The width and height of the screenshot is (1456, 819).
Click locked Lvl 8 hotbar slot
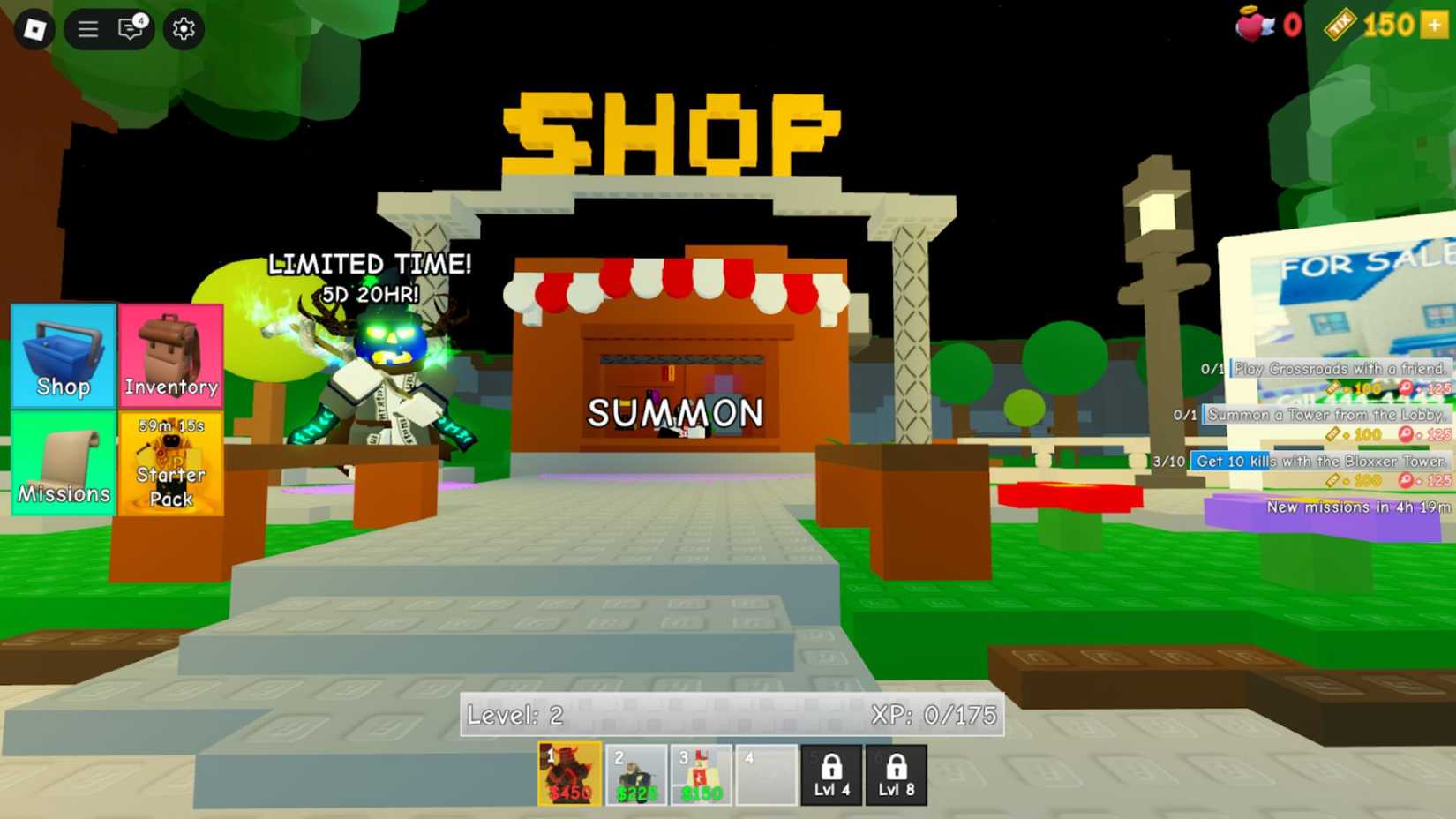(x=897, y=772)
